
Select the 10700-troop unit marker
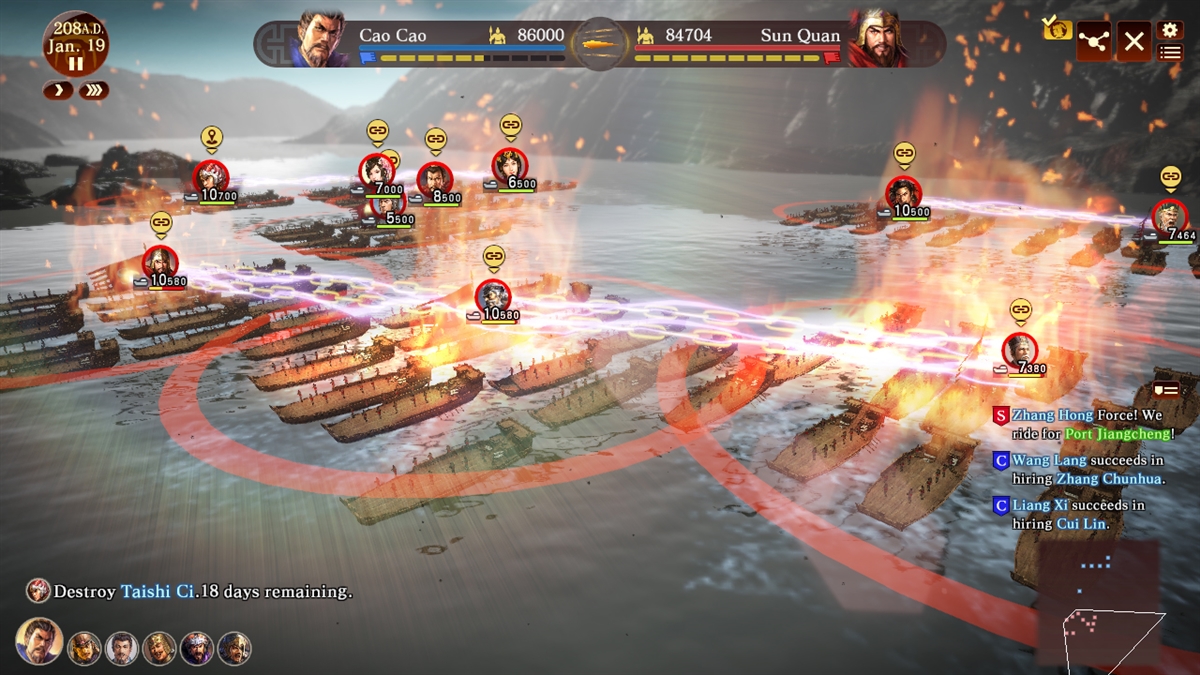pos(211,177)
